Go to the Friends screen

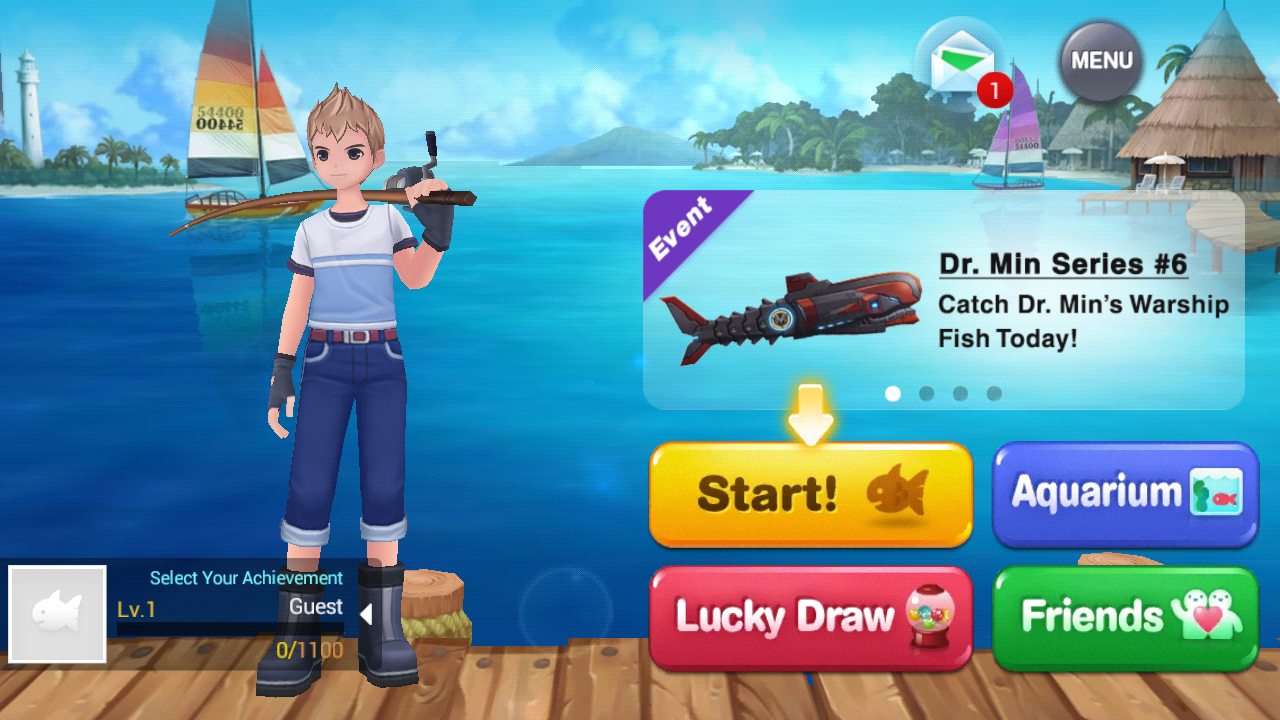(1125, 617)
